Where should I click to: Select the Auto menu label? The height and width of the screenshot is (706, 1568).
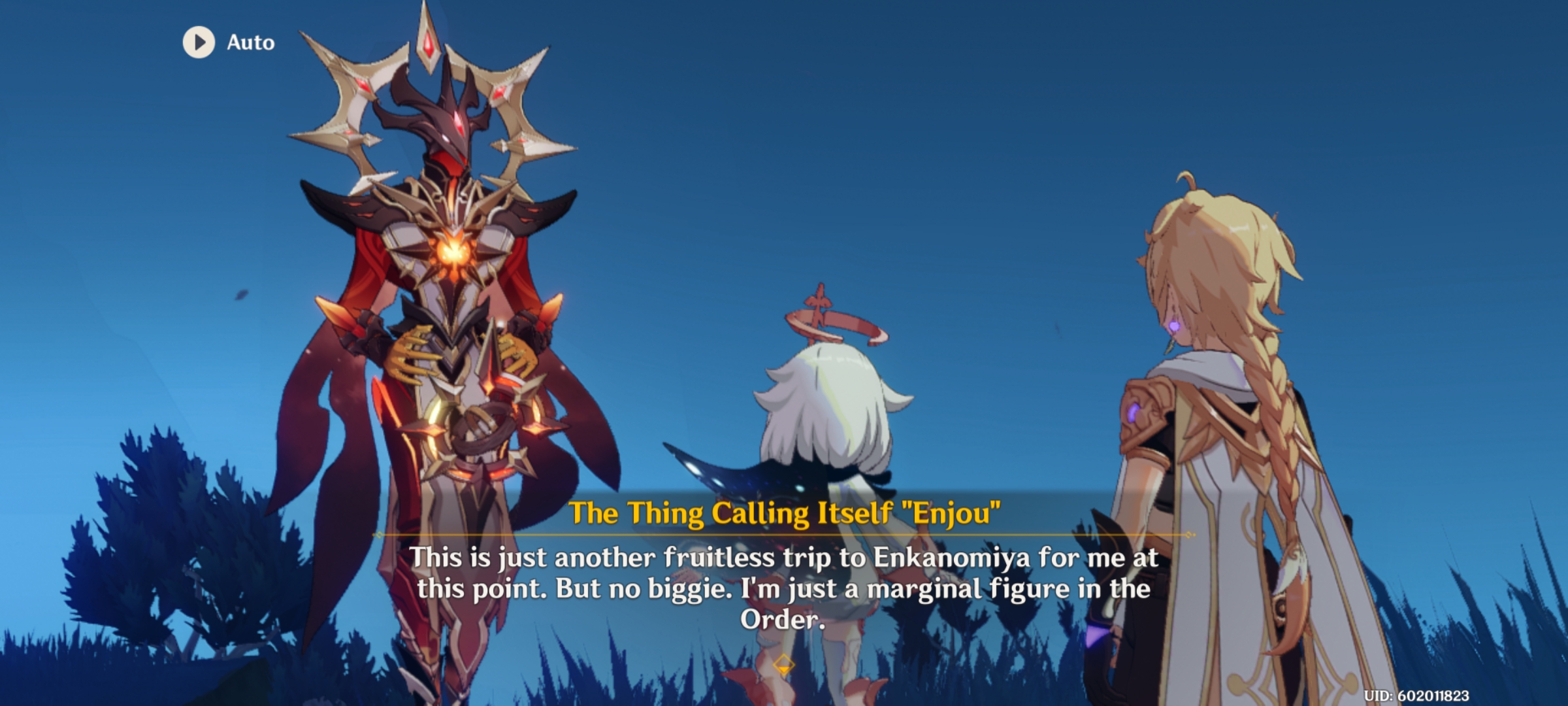click(250, 43)
